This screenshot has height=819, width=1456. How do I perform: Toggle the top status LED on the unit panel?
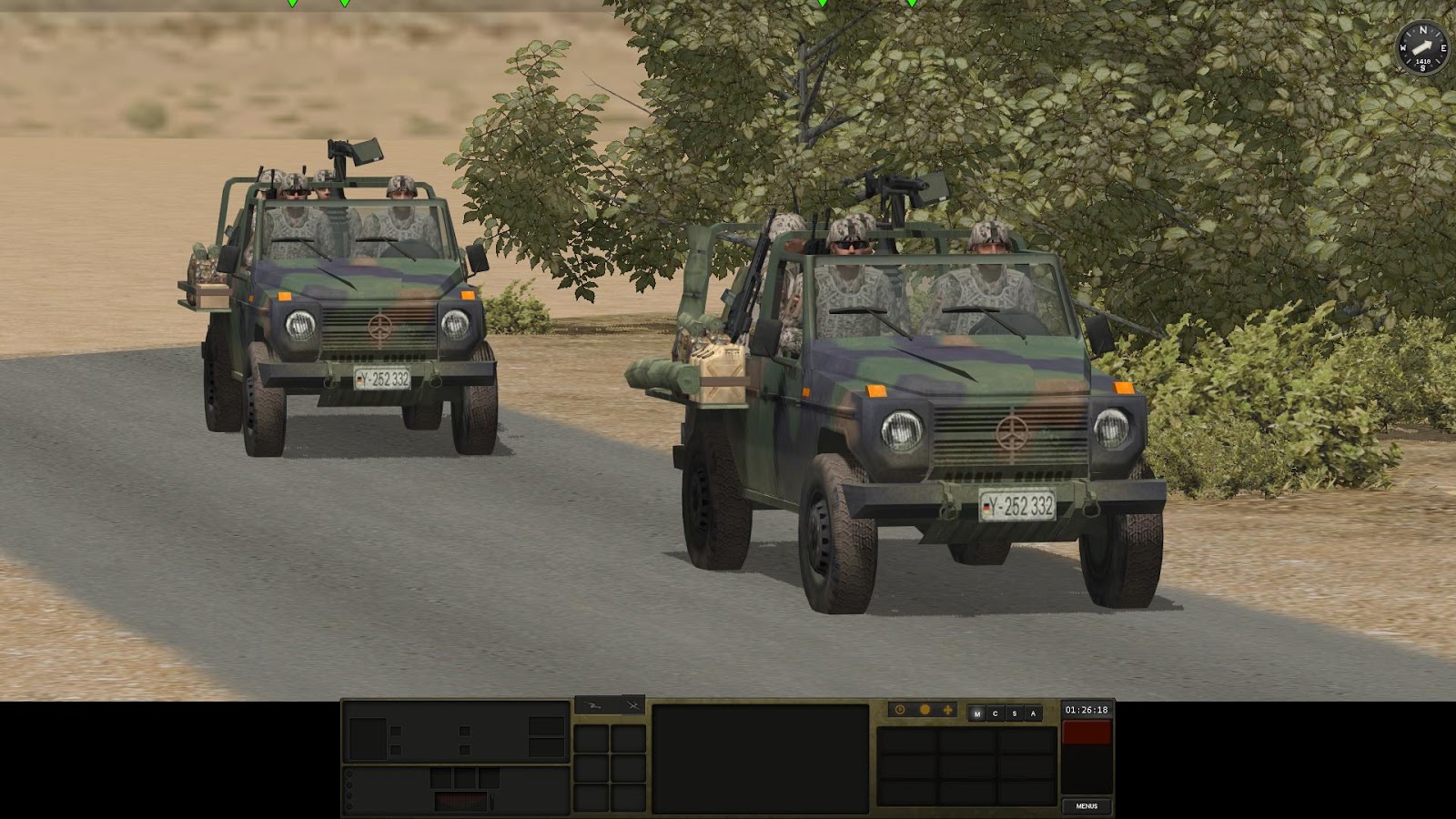(349, 773)
